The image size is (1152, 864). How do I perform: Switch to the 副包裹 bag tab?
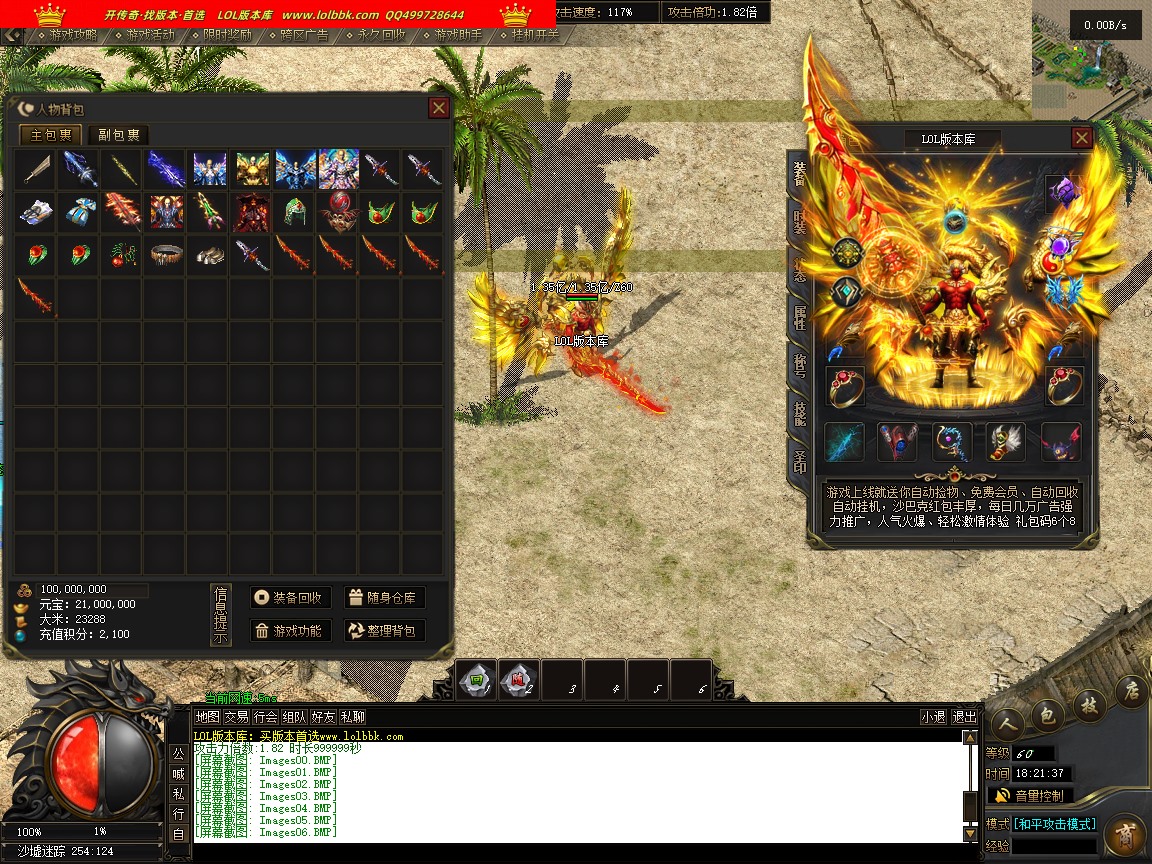(118, 135)
